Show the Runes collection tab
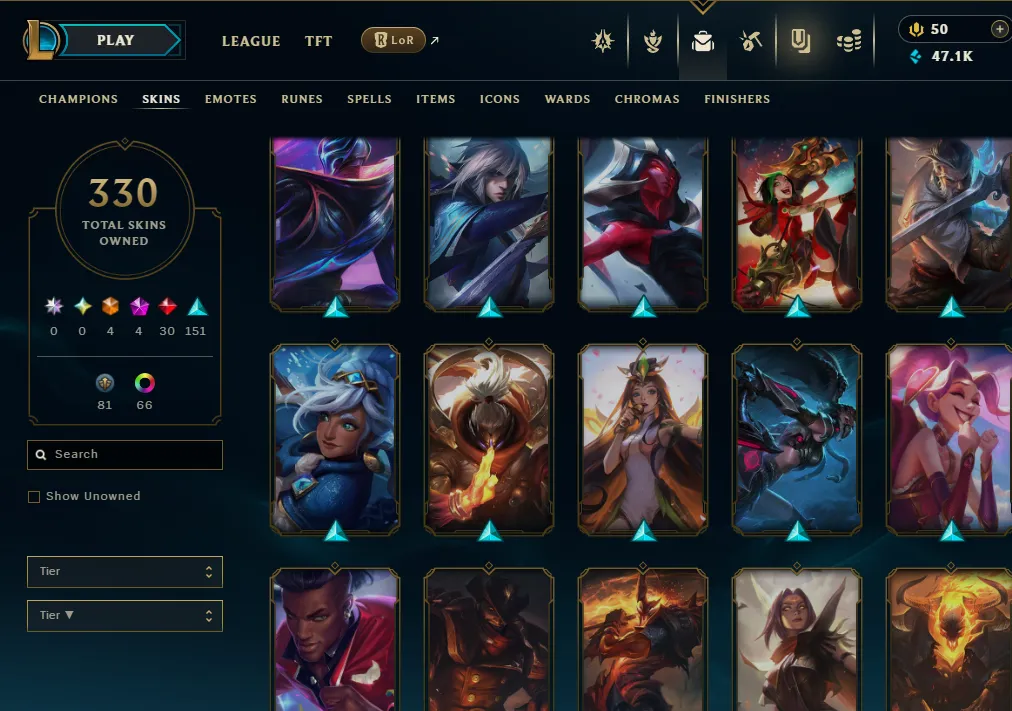The width and height of the screenshot is (1012, 711). [x=302, y=99]
